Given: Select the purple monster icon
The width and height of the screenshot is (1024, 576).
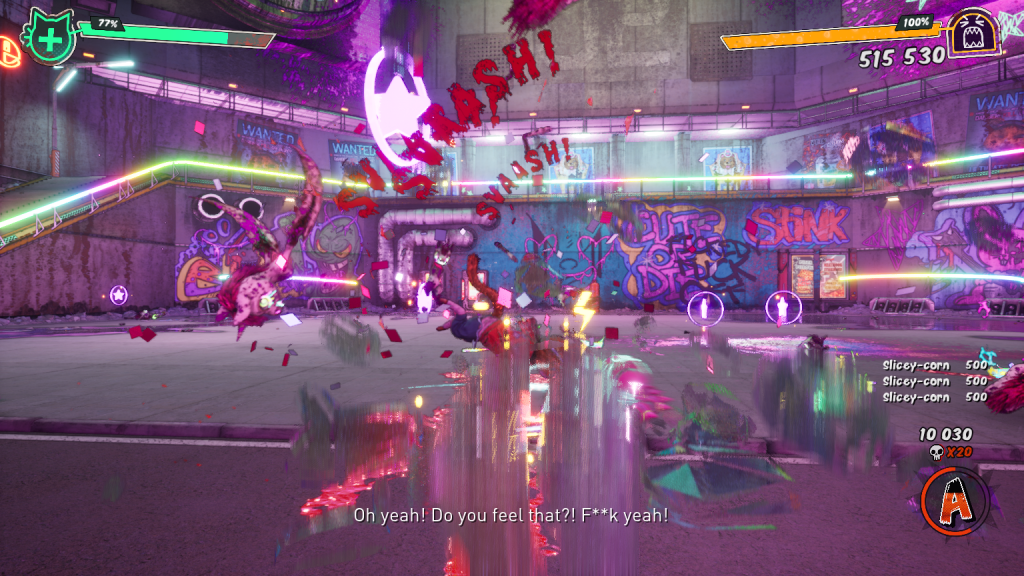Looking at the screenshot, I should coord(971,34).
